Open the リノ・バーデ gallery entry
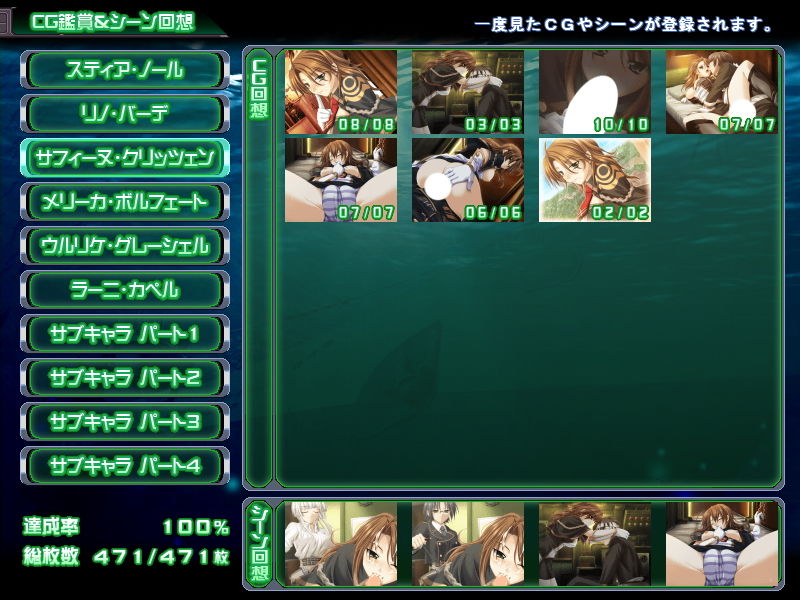 click(x=125, y=114)
